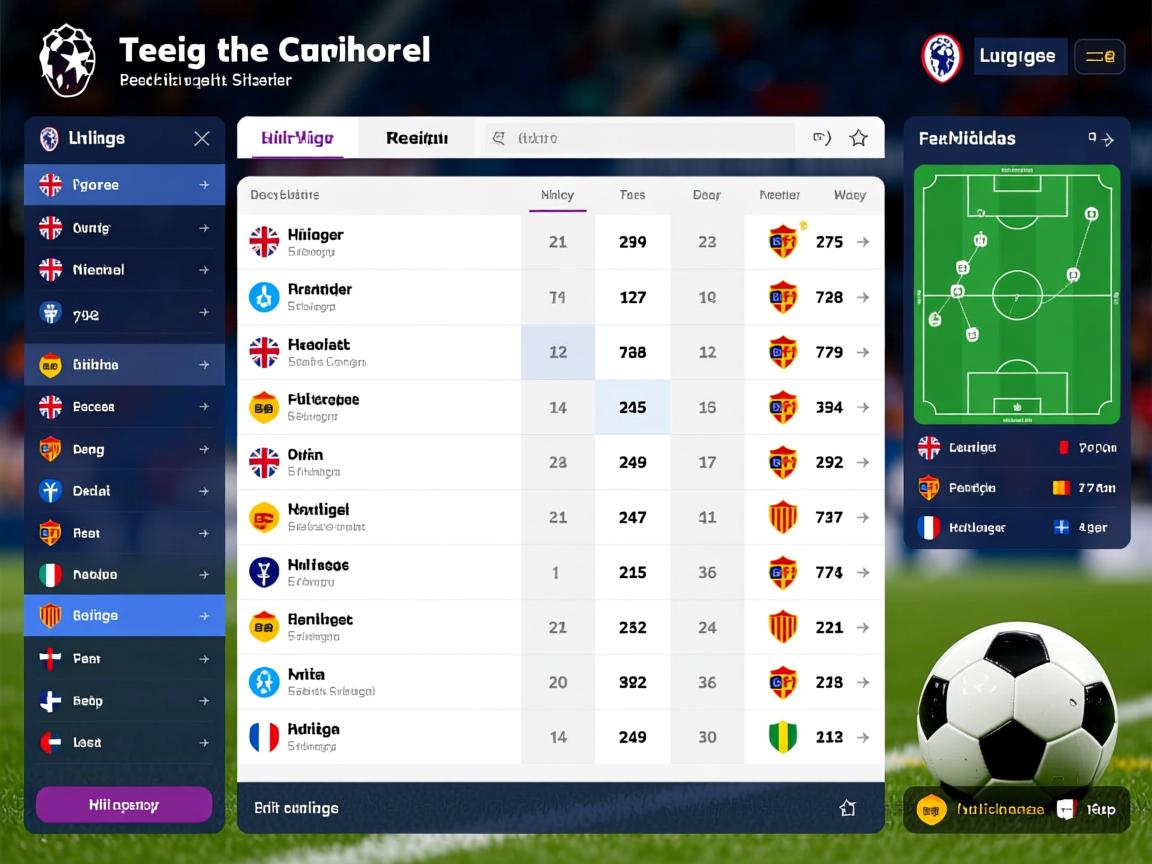Open the football pitch formation map
1152x864 pixels.
tap(1017, 294)
